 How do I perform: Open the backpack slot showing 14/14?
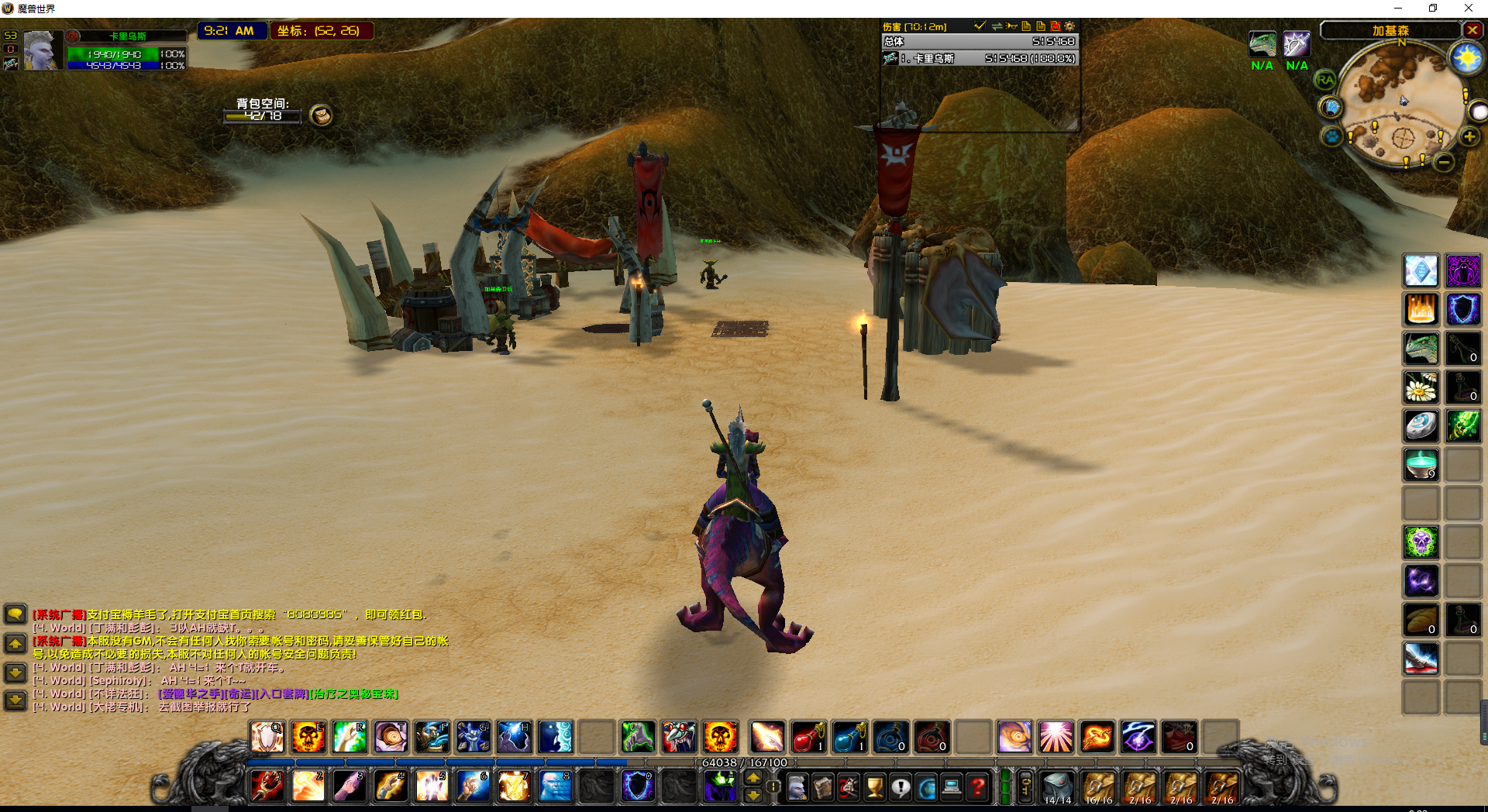tap(1057, 786)
